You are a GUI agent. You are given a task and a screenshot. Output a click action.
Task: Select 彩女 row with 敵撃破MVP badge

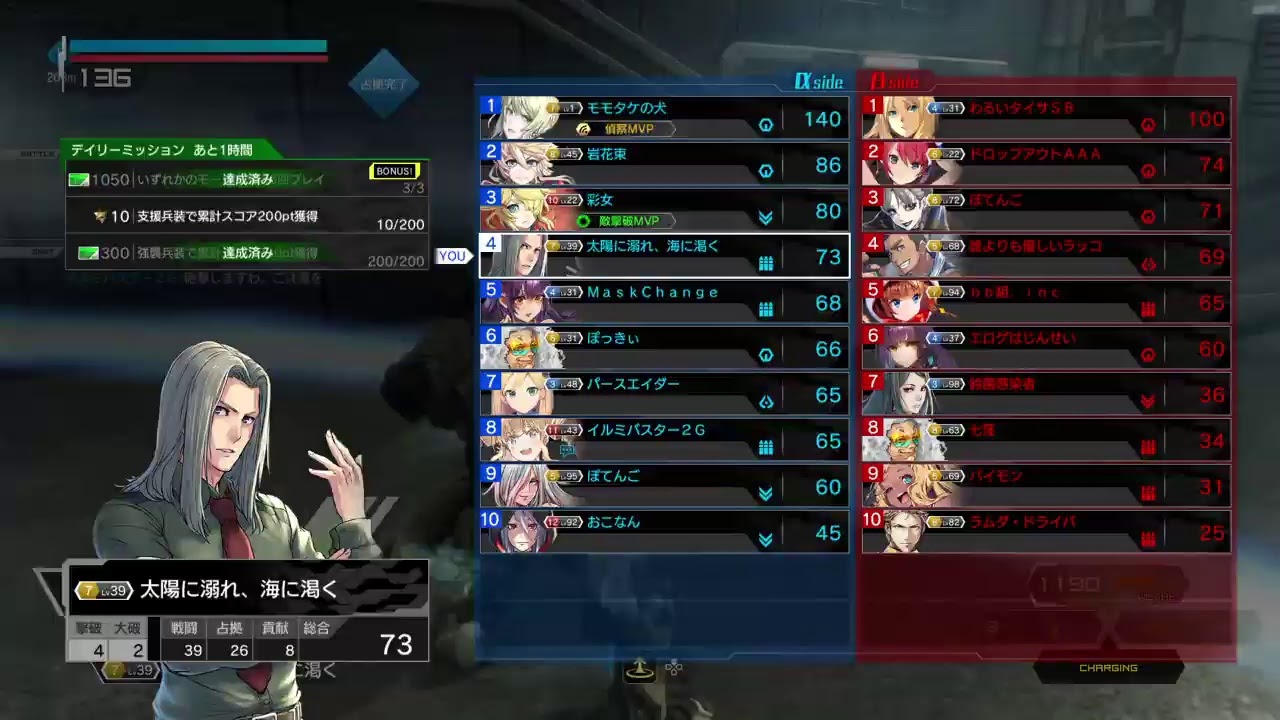(x=664, y=210)
